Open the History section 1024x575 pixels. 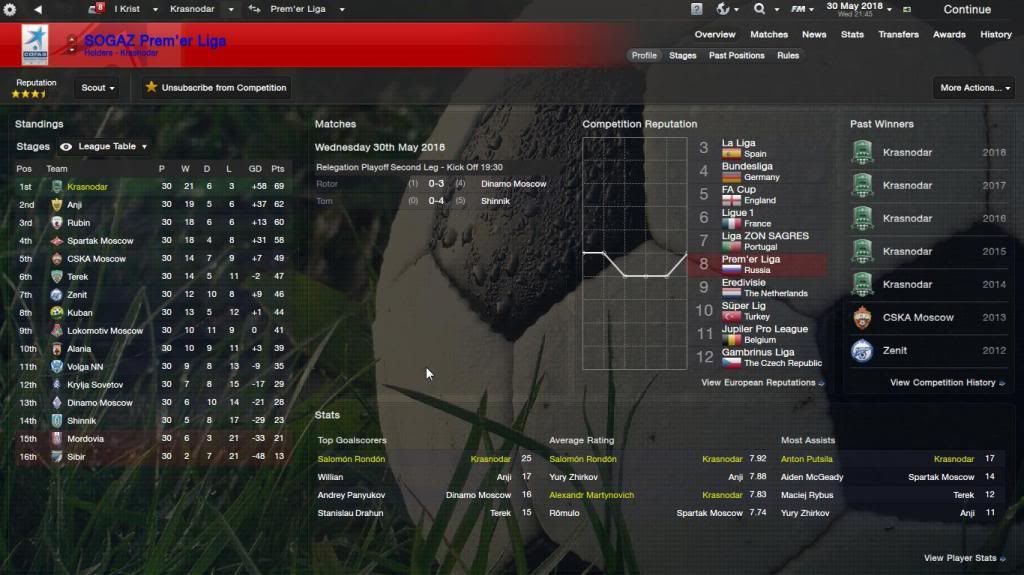tap(995, 35)
